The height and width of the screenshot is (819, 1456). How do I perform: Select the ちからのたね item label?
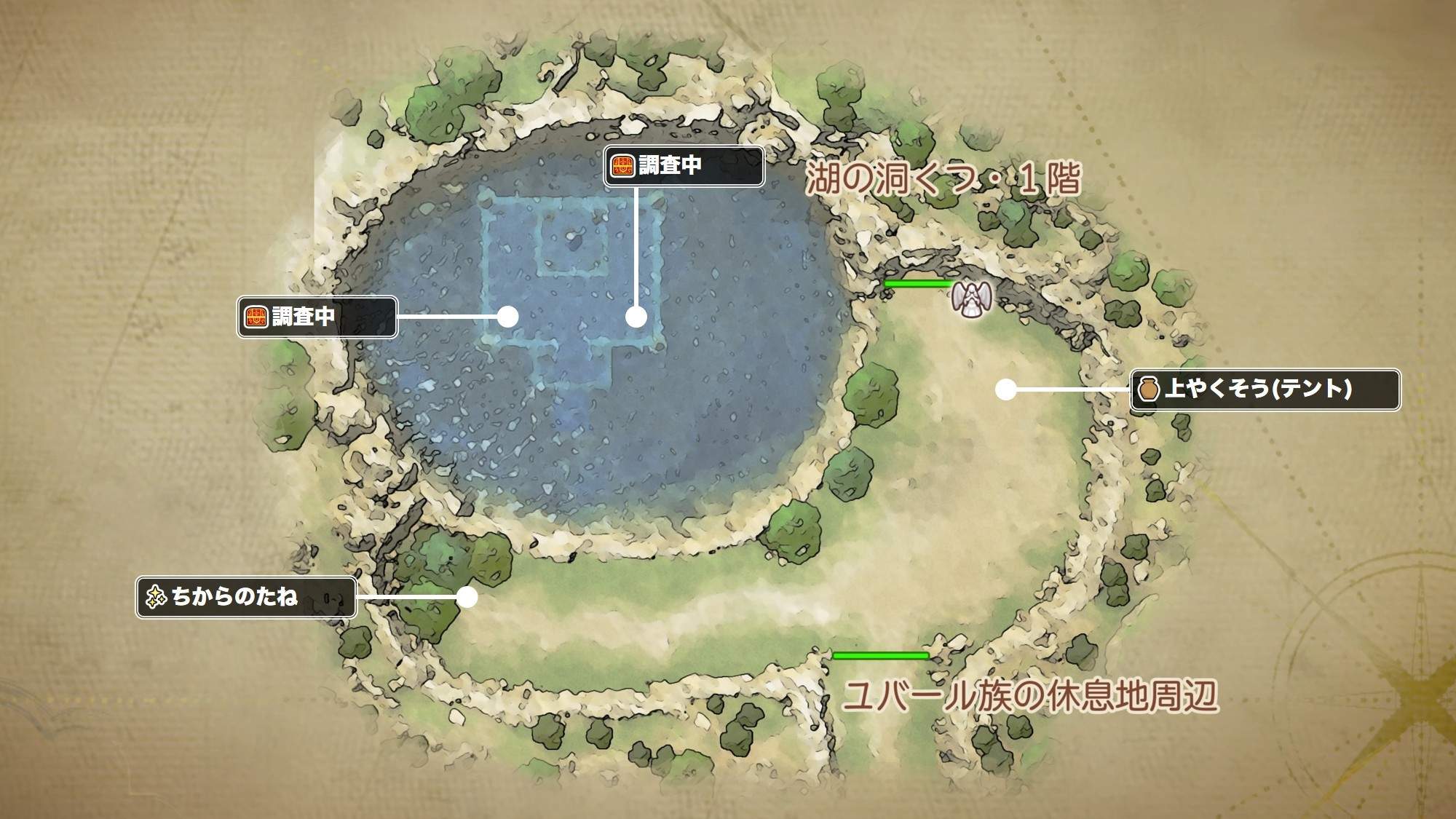[x=246, y=598]
